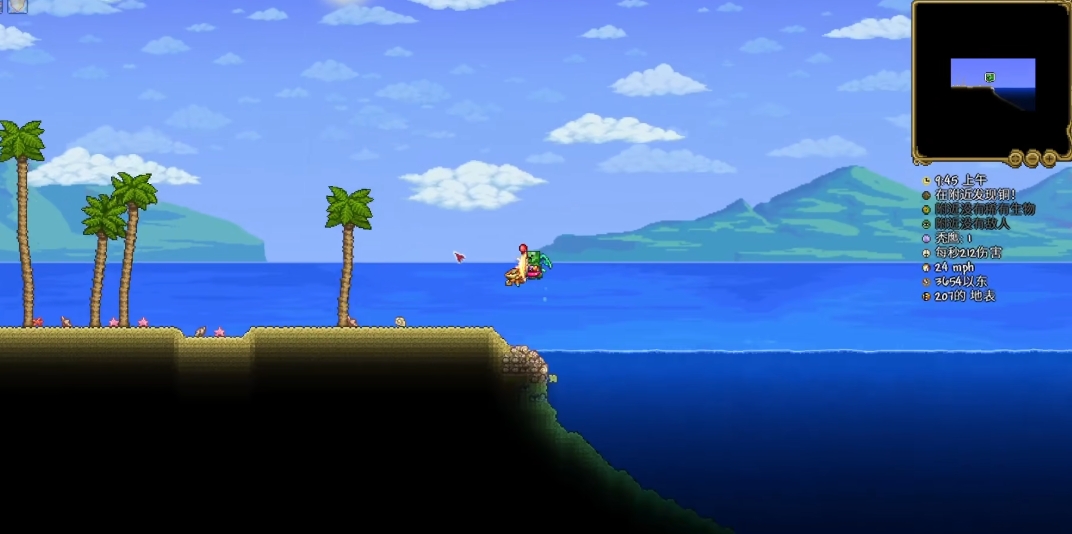This screenshot has width=1072, height=534.
Task: Click the active buff icon
Action: 17,6
